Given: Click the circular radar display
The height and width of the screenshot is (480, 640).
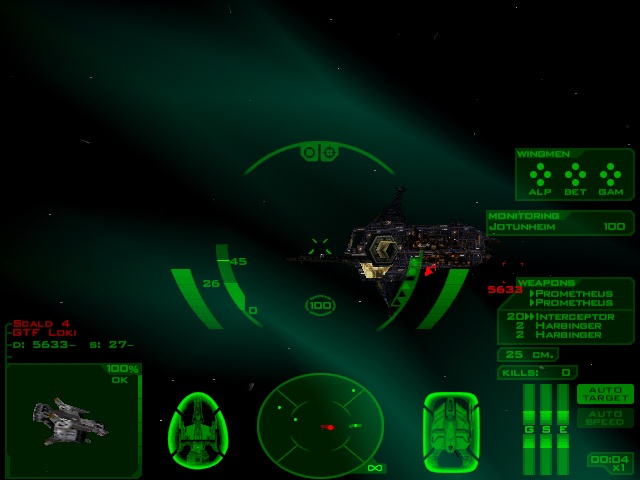Looking at the screenshot, I should tap(320, 425).
